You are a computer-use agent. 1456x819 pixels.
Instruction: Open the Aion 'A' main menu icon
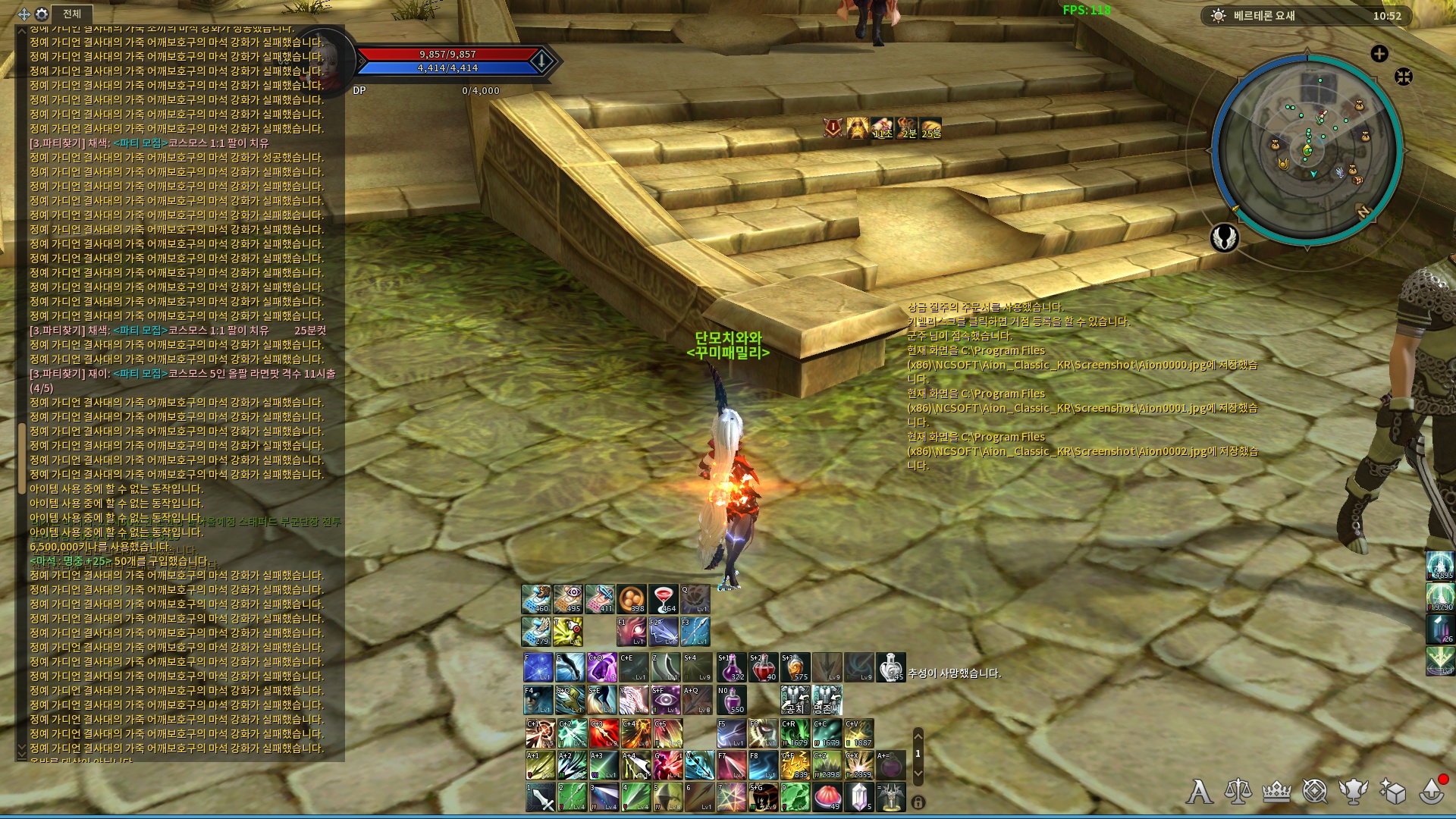[1199, 792]
